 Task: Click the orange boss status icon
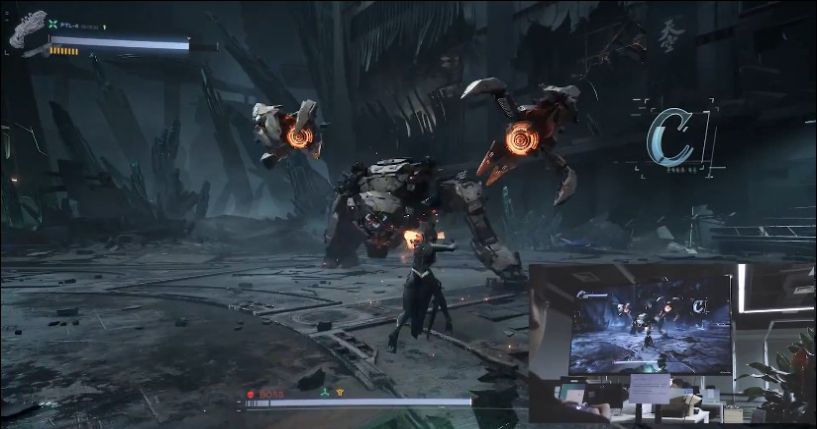tap(339, 394)
